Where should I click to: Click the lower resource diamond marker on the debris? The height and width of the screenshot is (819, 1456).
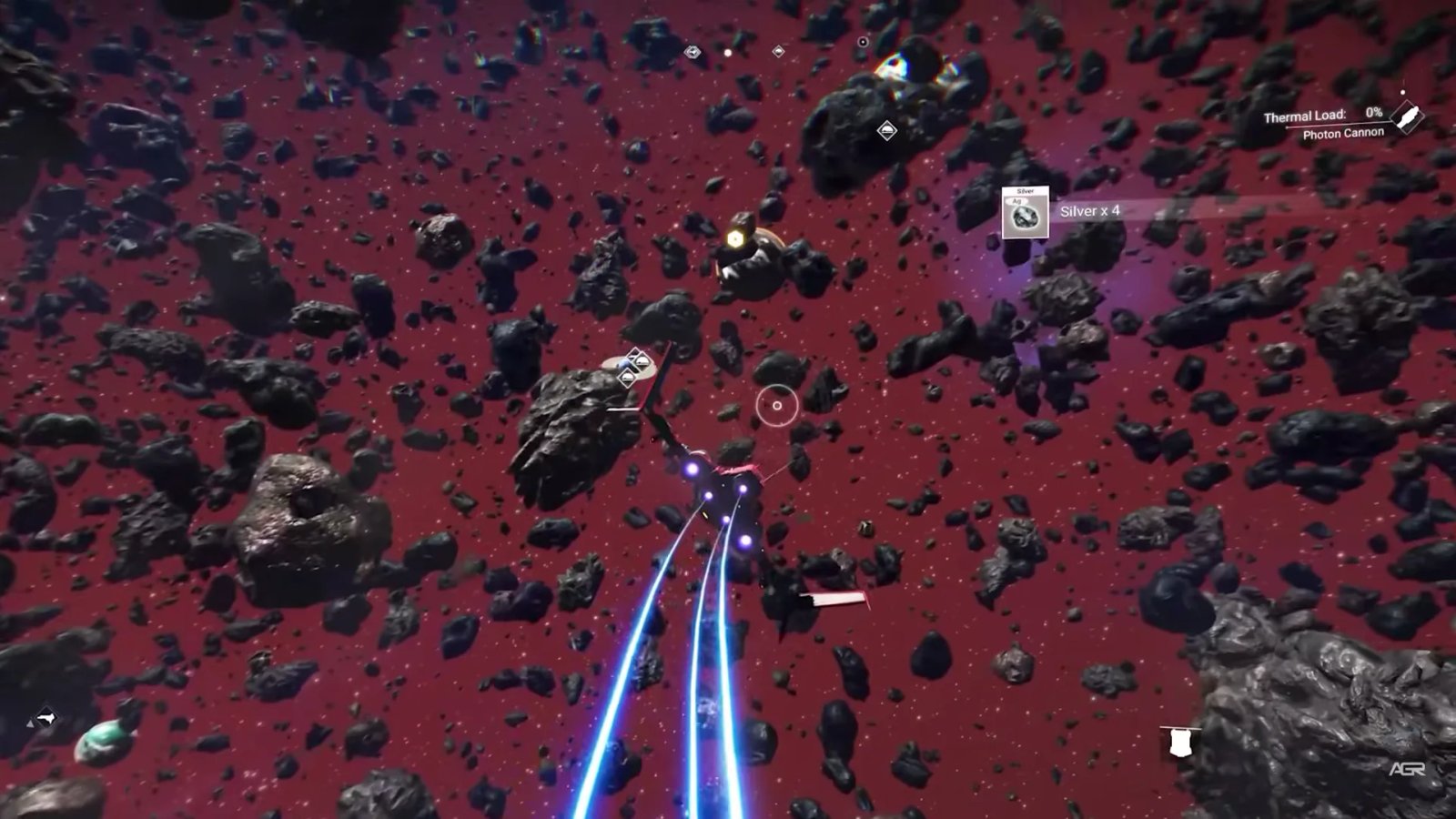627,379
